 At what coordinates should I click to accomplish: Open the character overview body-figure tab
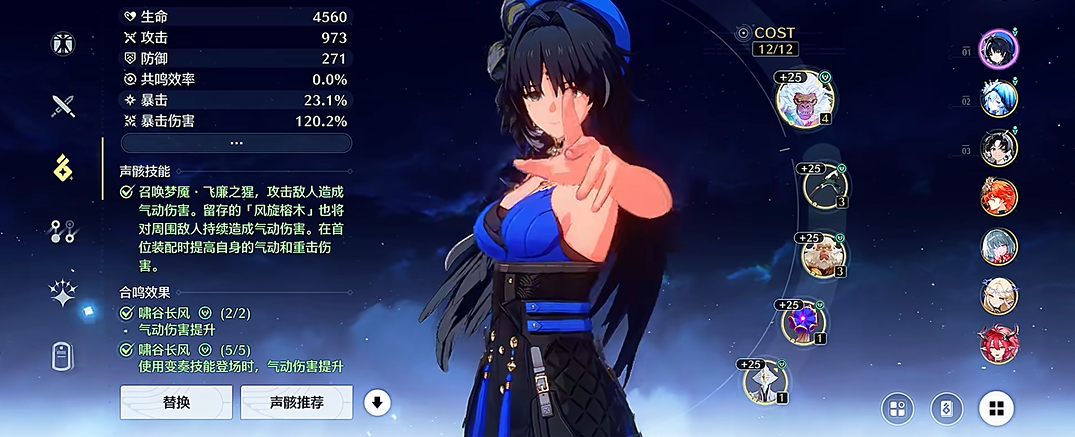click(x=63, y=44)
